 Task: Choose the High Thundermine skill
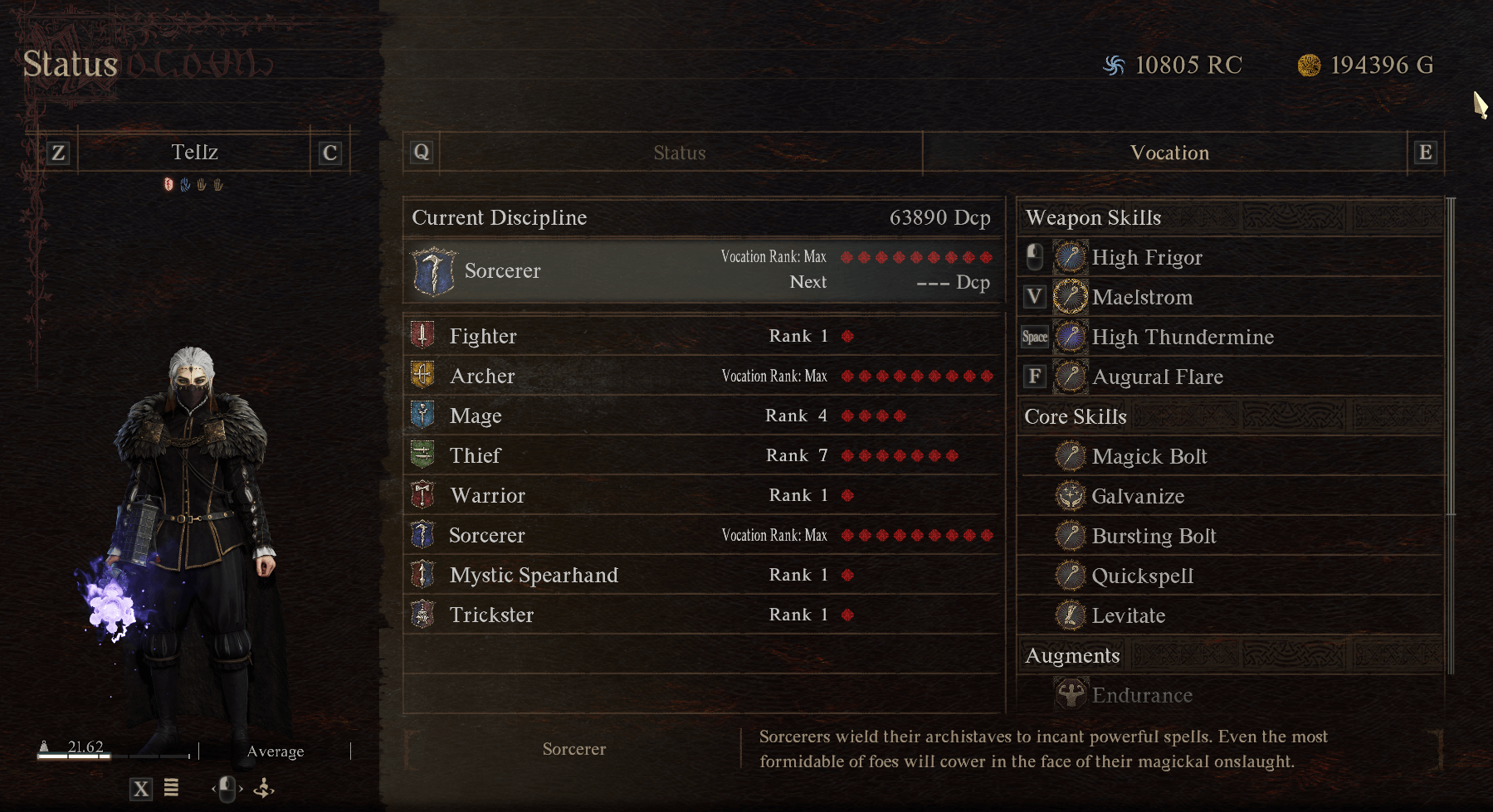(x=1182, y=337)
